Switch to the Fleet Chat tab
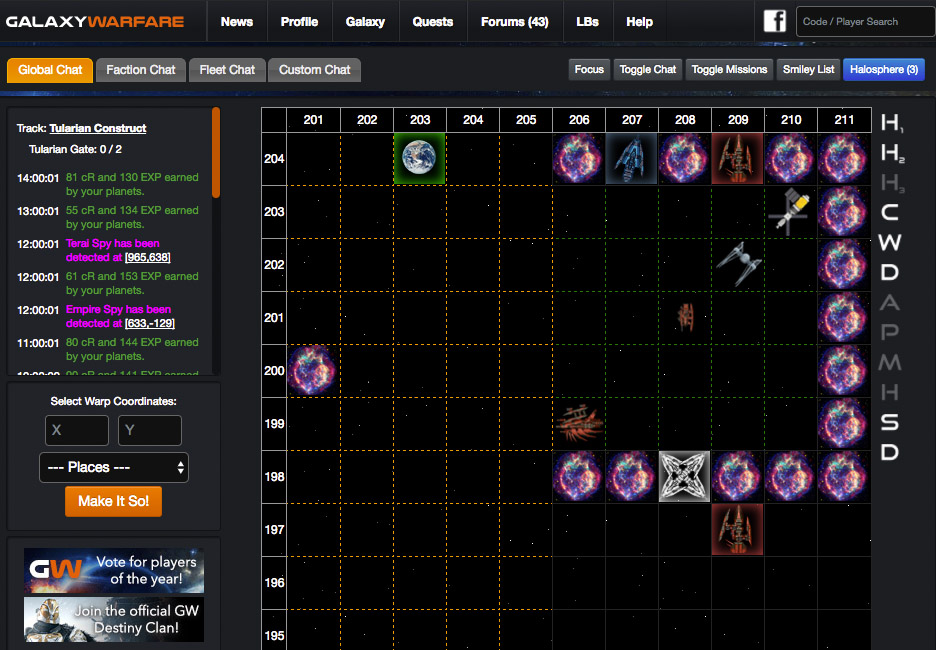This screenshot has height=650, width=936. tap(227, 70)
